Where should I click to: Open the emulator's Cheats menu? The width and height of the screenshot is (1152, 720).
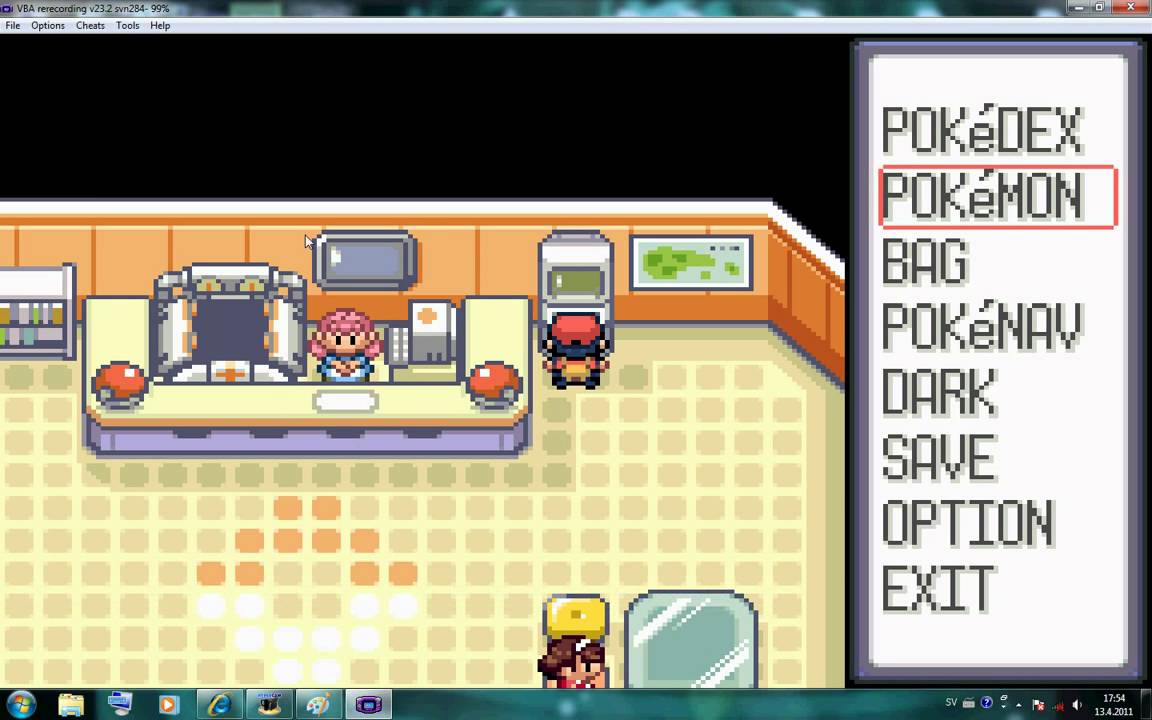(x=90, y=26)
